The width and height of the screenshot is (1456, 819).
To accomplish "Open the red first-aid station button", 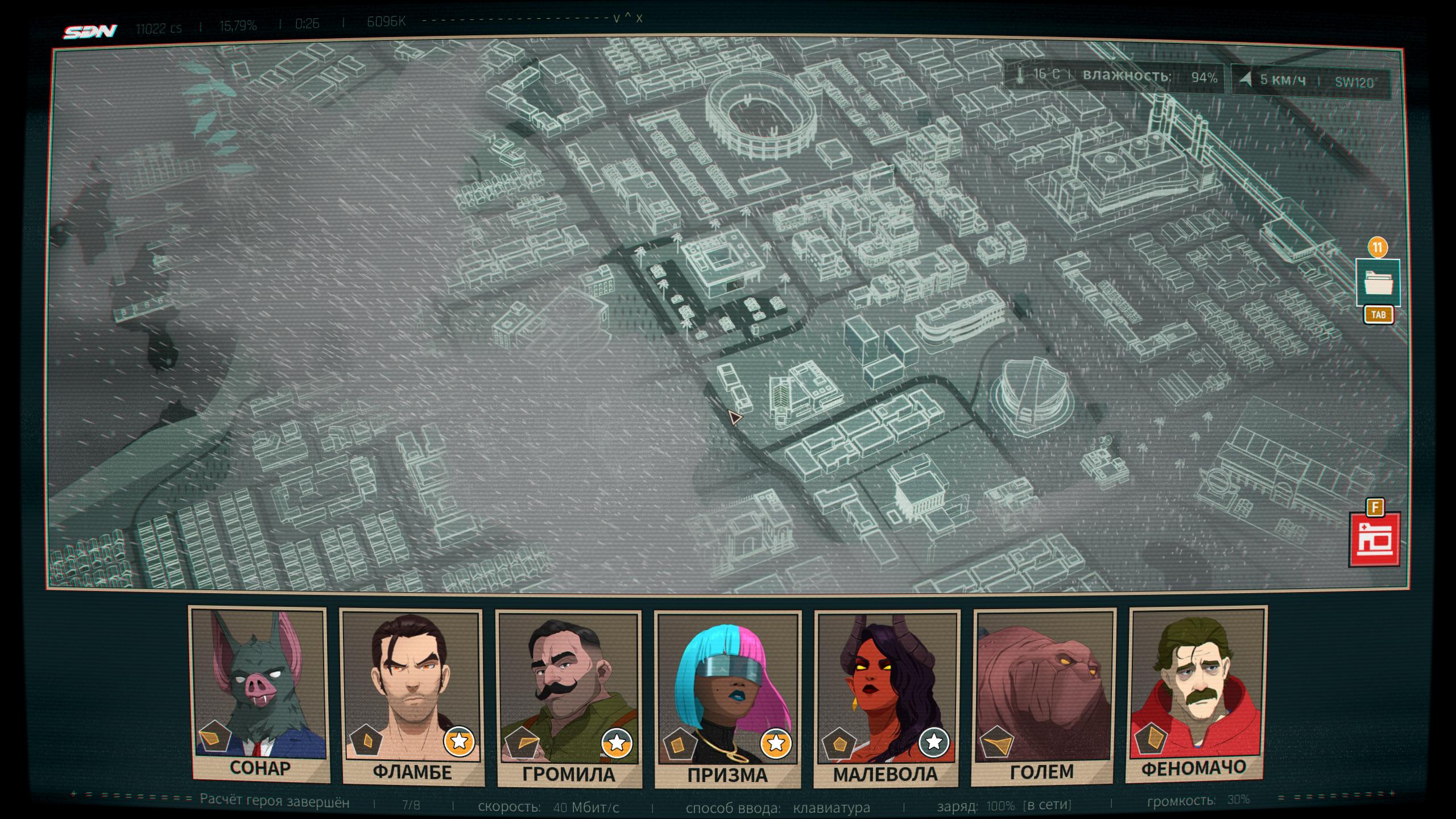I will point(1375,540).
